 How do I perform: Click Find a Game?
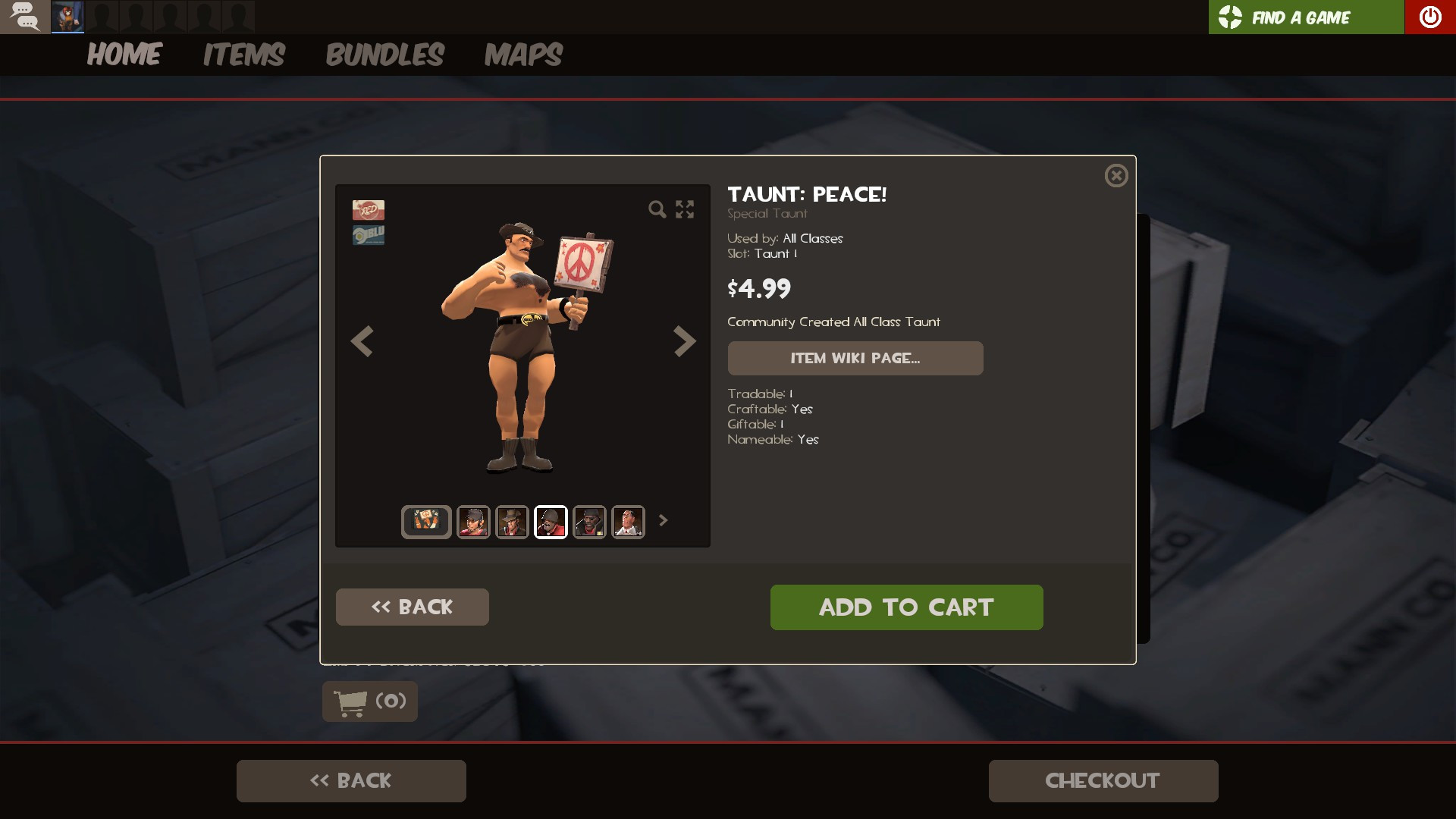pos(1301,16)
